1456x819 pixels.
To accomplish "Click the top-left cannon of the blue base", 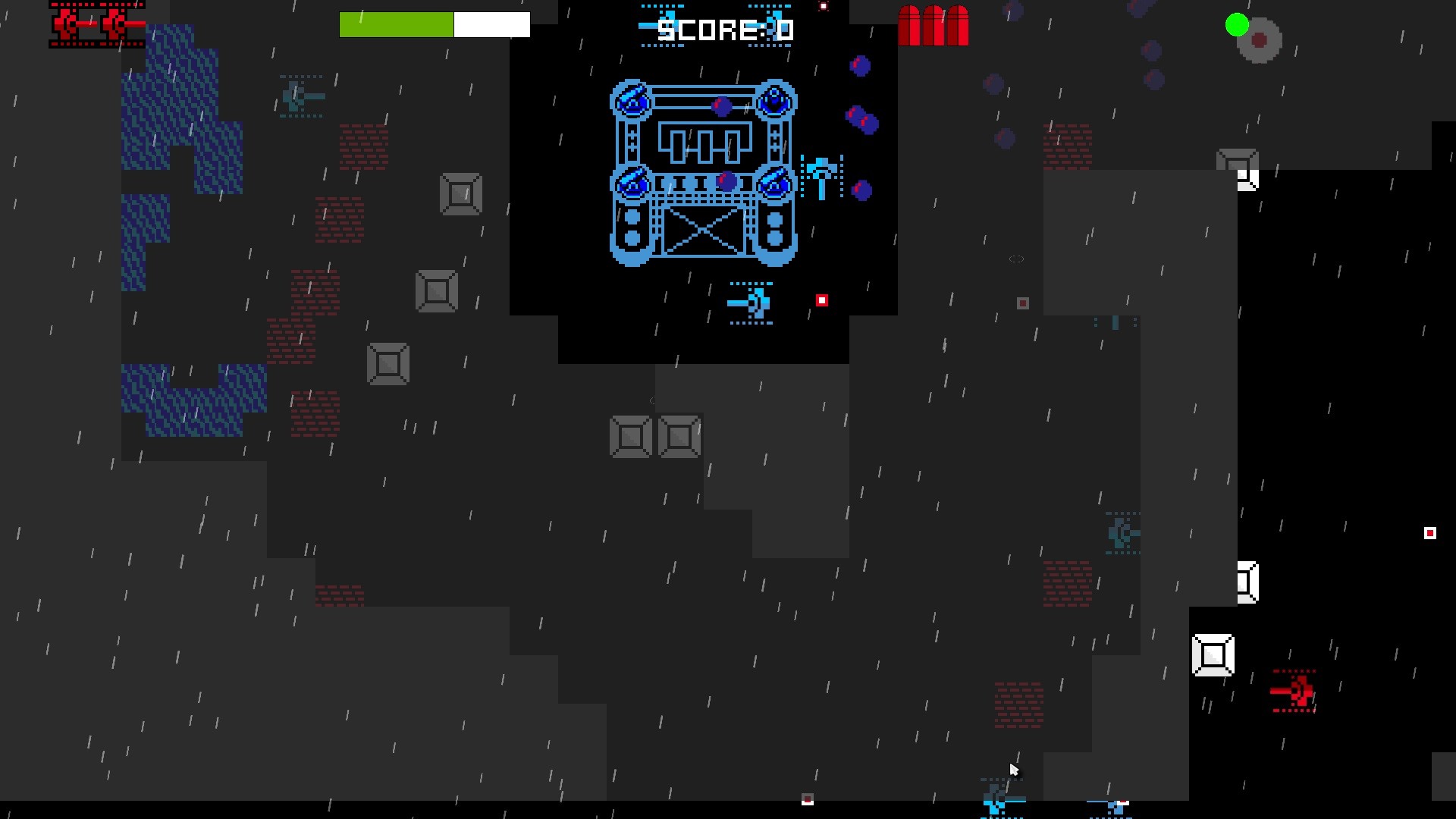I will click(632, 101).
